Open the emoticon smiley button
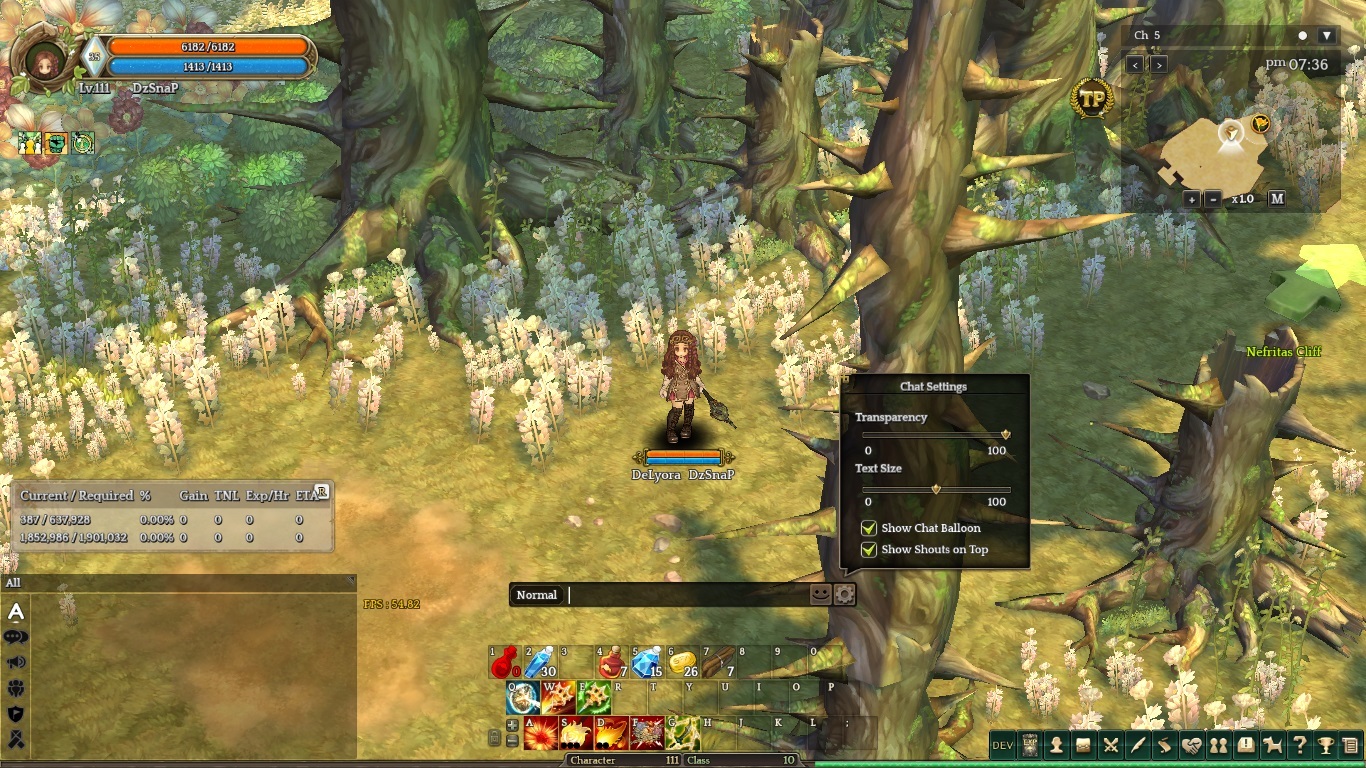1366x768 pixels. pos(820,594)
